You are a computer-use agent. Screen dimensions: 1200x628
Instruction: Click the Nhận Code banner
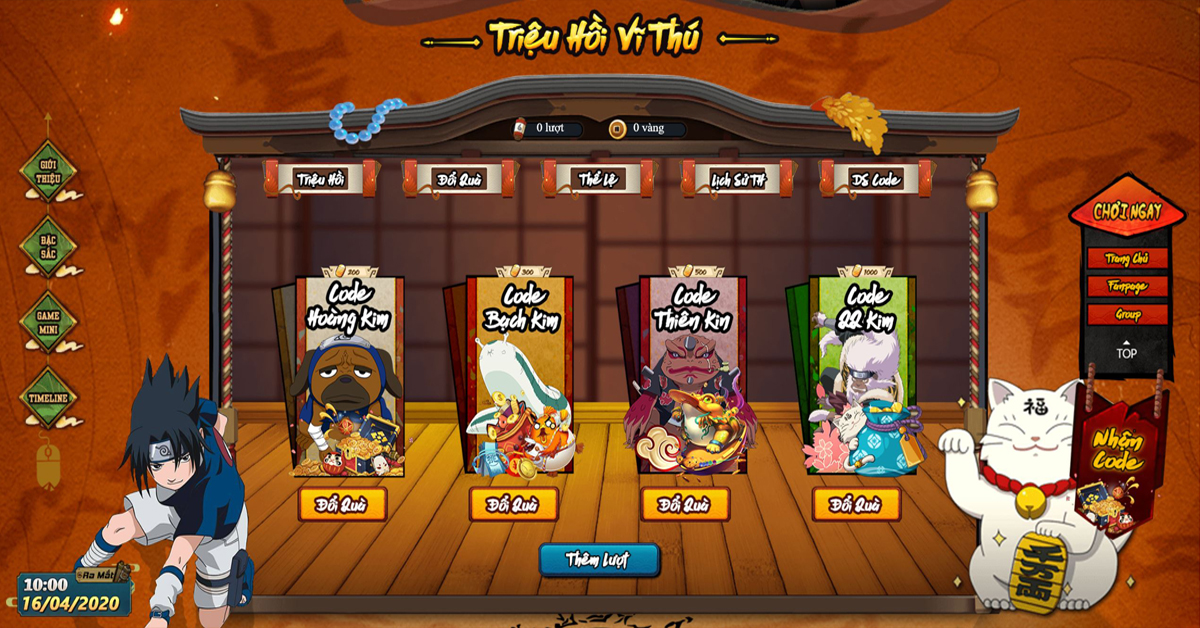(1116, 453)
